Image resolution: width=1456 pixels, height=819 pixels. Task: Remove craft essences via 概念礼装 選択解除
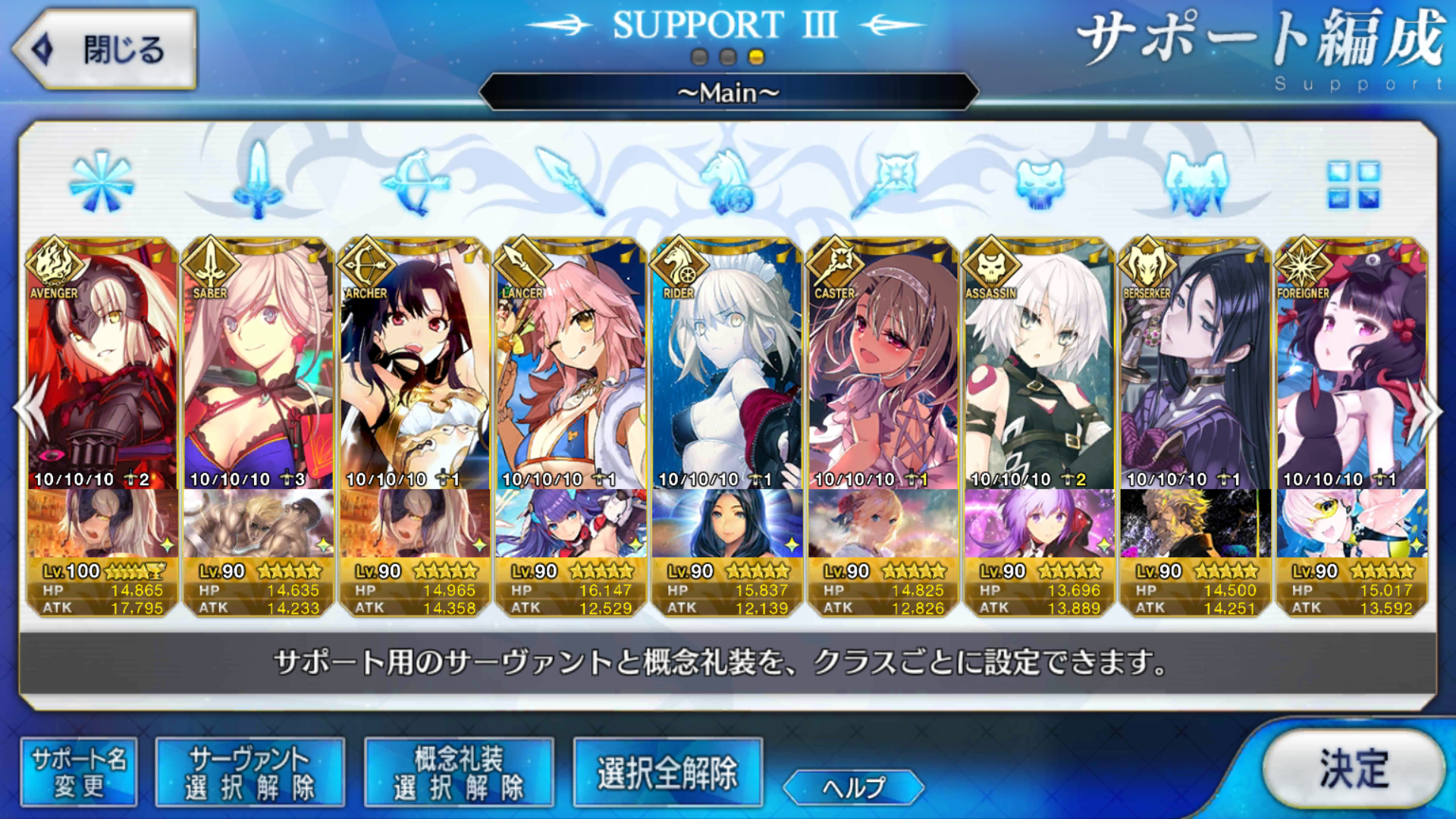tap(459, 773)
